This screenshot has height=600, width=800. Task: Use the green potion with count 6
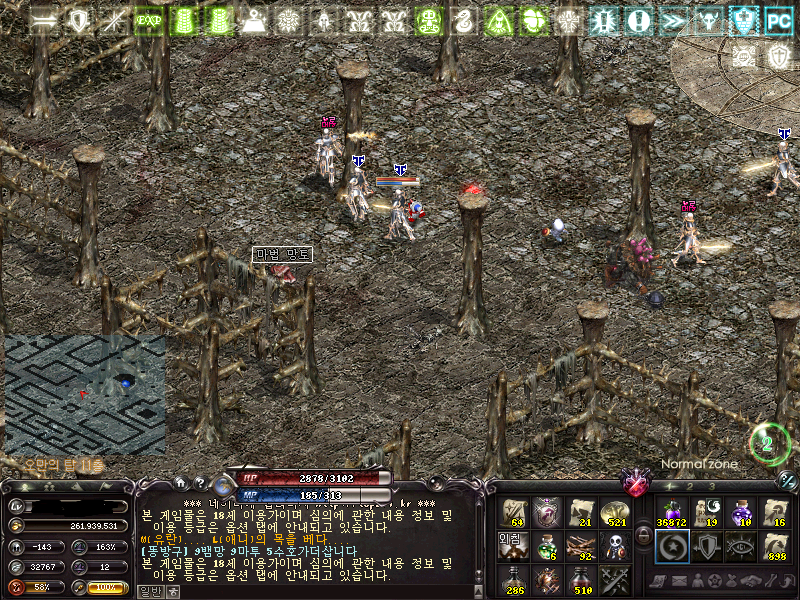(547, 546)
